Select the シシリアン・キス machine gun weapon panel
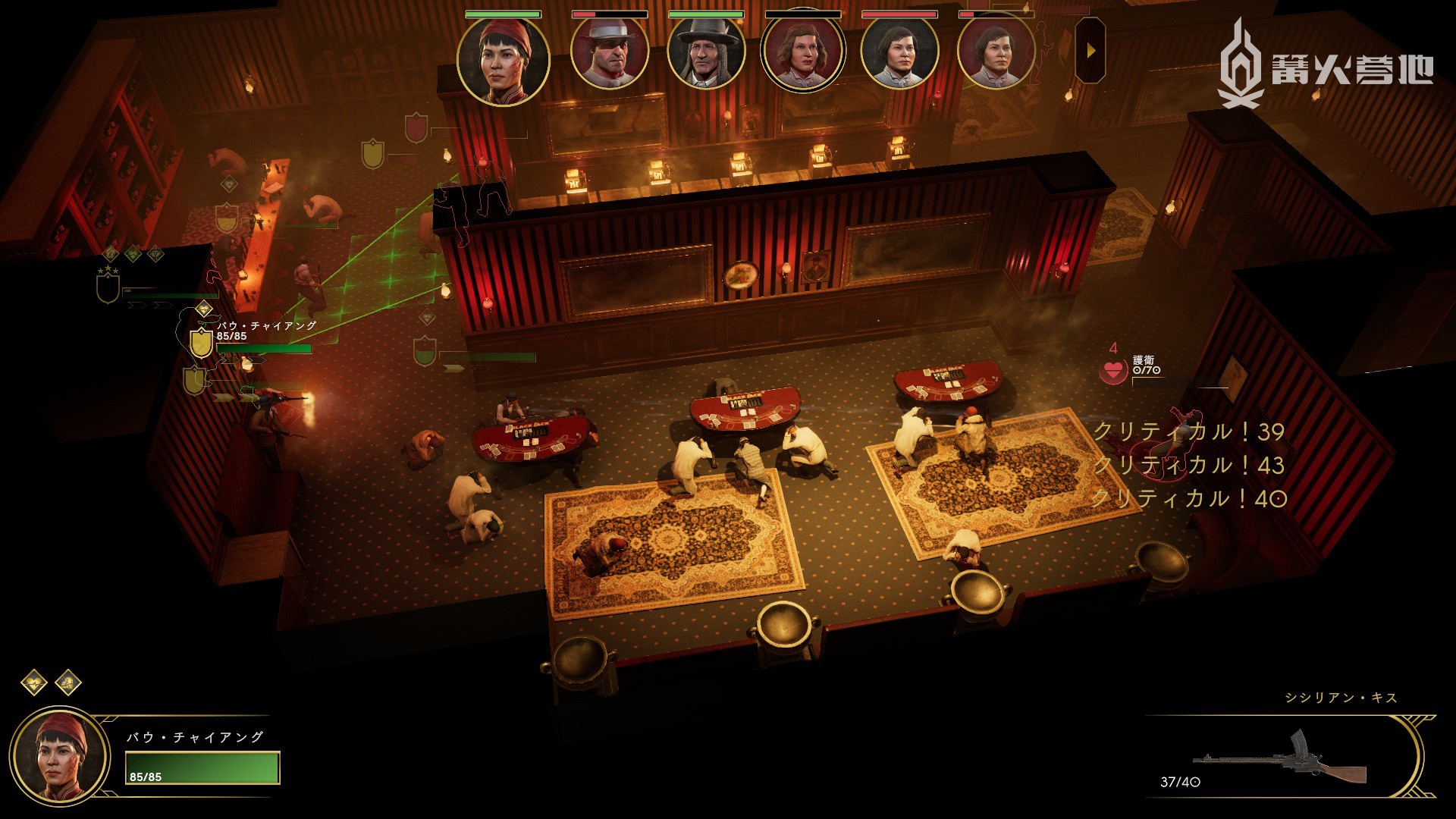The height and width of the screenshot is (819, 1456). pyautogui.click(x=1282, y=760)
